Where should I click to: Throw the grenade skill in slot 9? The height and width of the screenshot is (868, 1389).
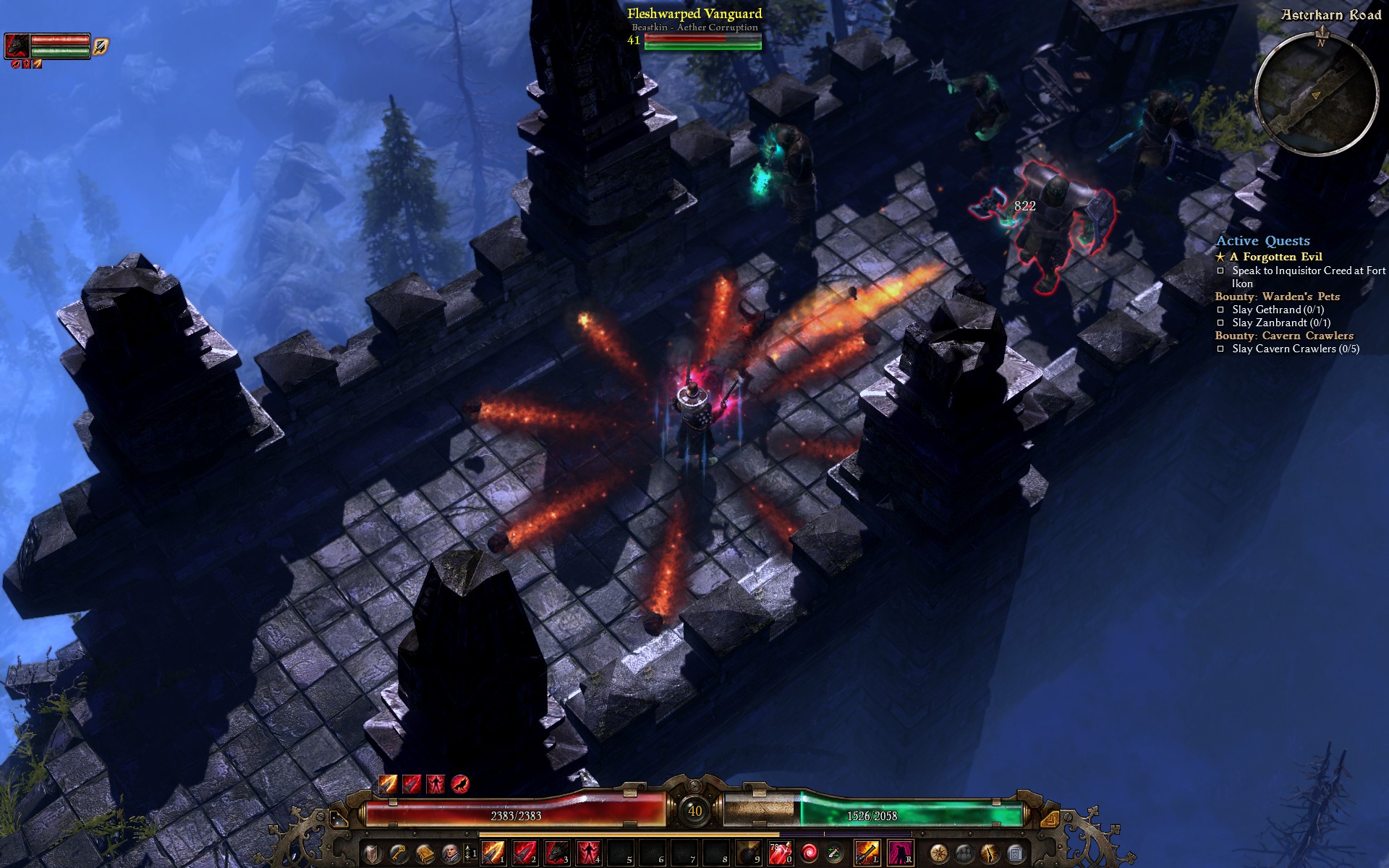click(x=748, y=854)
